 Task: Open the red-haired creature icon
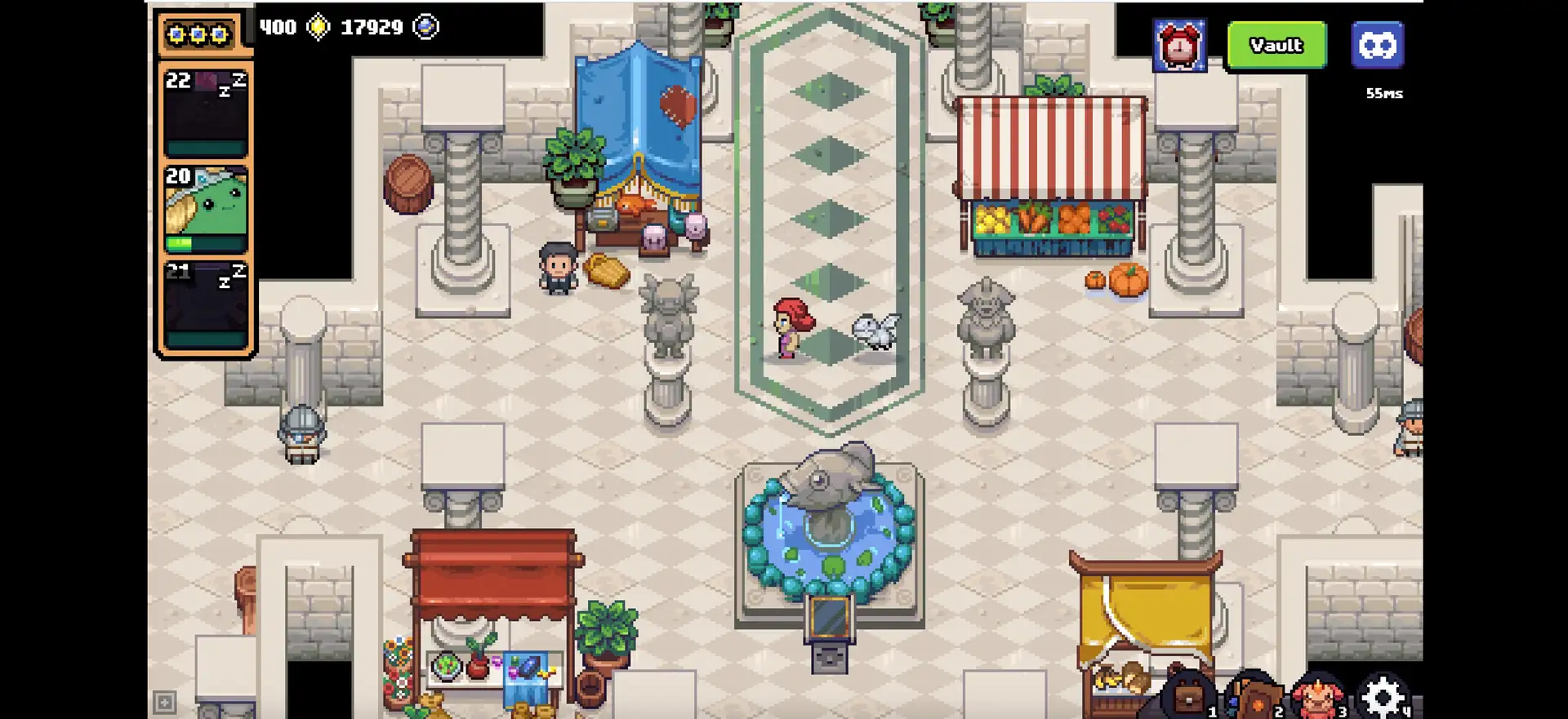pos(1317,698)
